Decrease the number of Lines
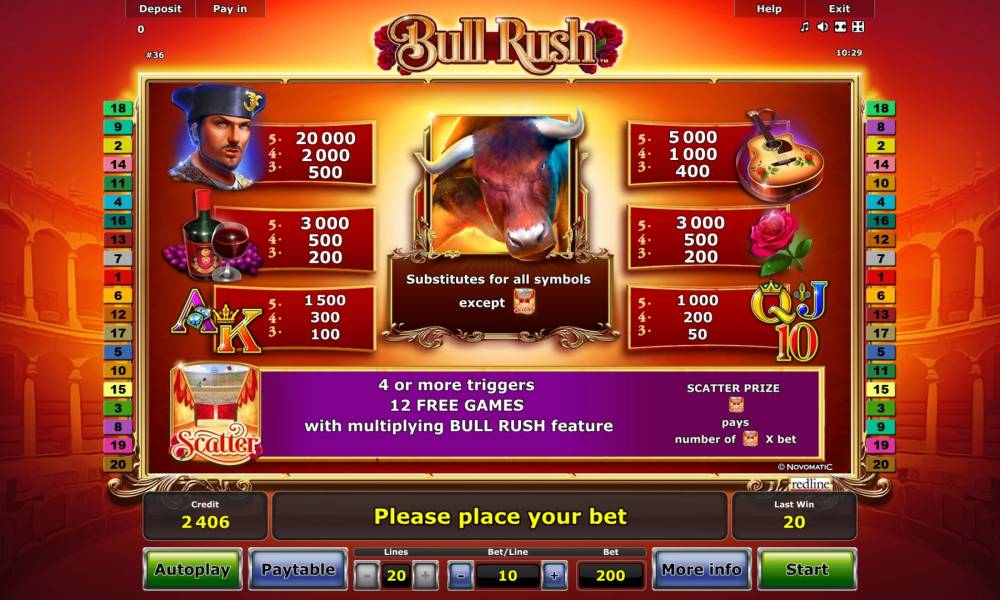 point(367,575)
